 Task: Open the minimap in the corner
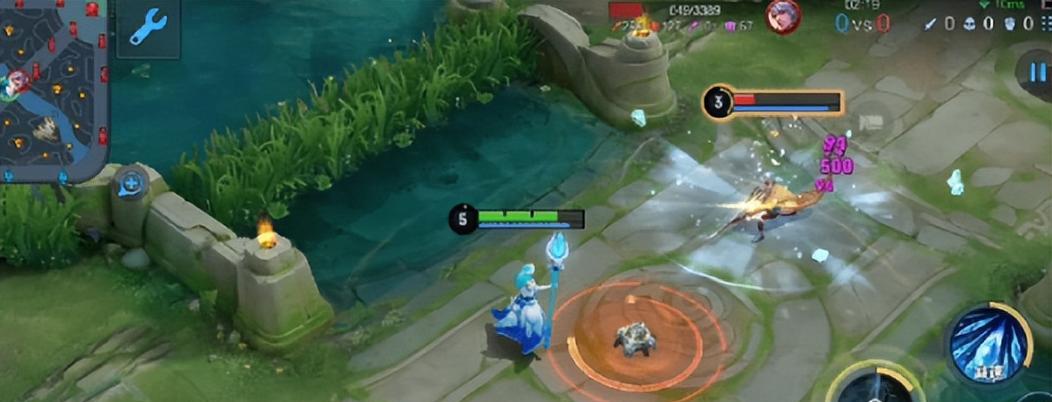(50, 88)
